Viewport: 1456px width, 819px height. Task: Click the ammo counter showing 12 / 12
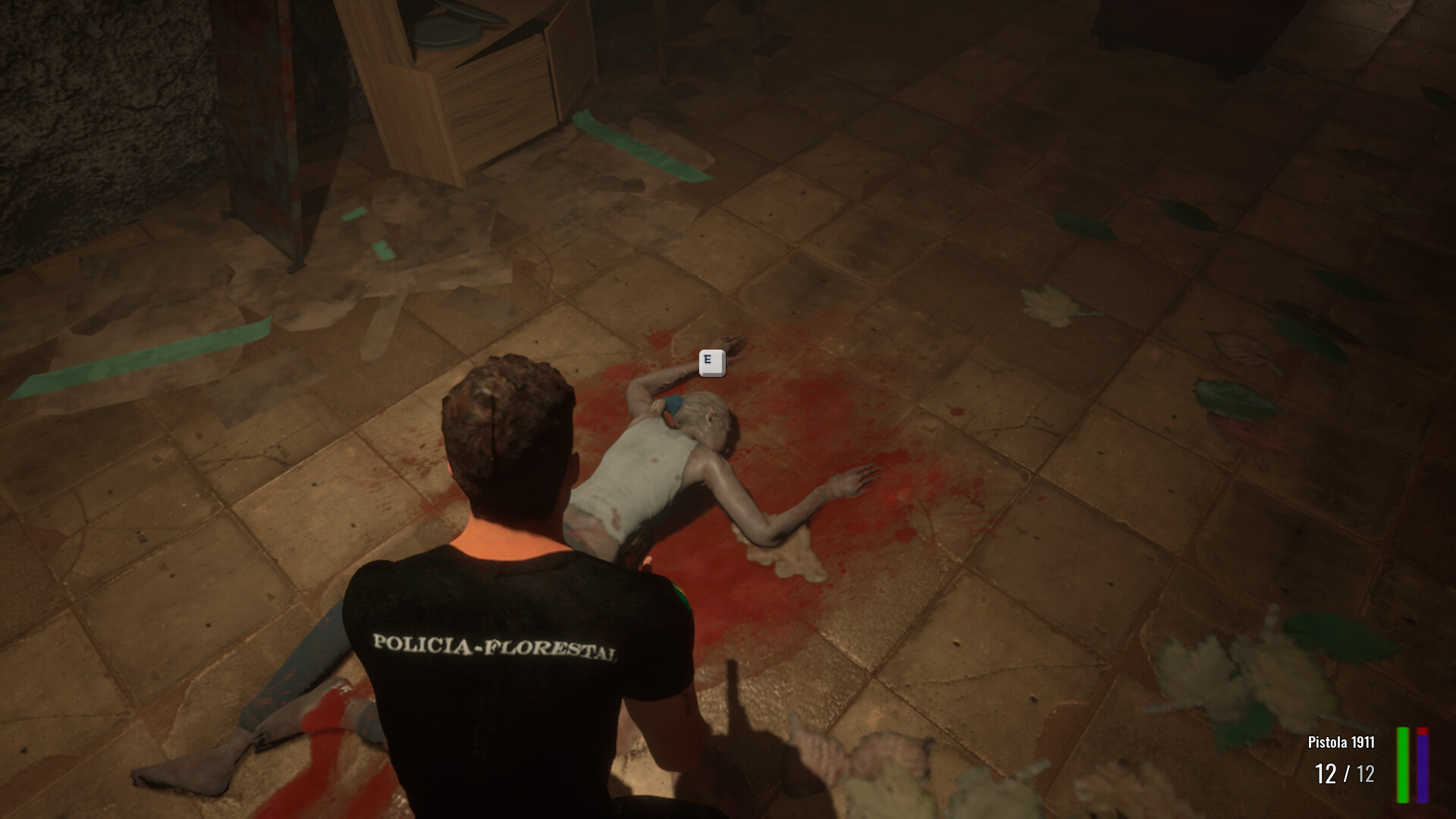click(x=1345, y=773)
